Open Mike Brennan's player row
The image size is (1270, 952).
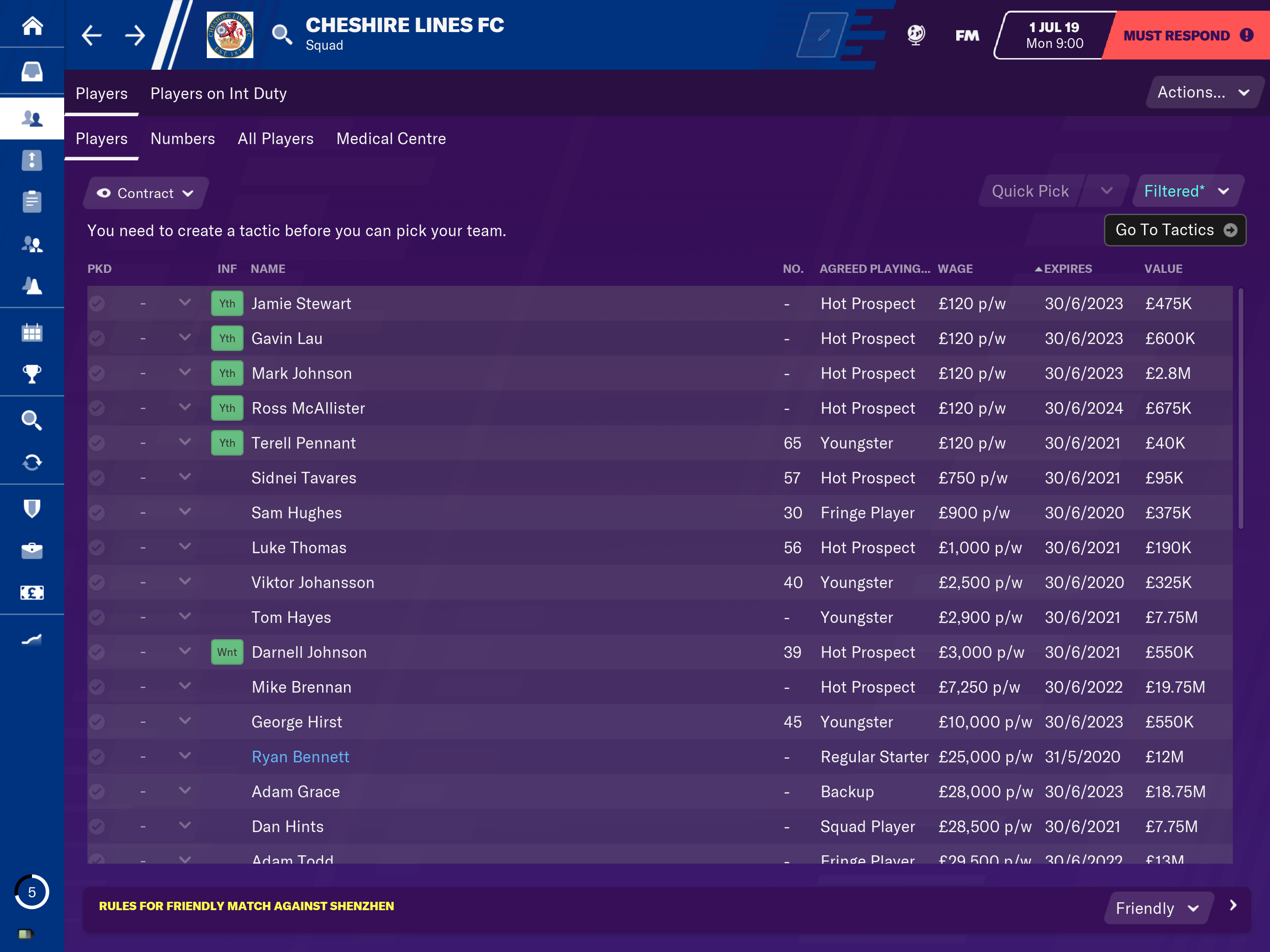(301, 688)
